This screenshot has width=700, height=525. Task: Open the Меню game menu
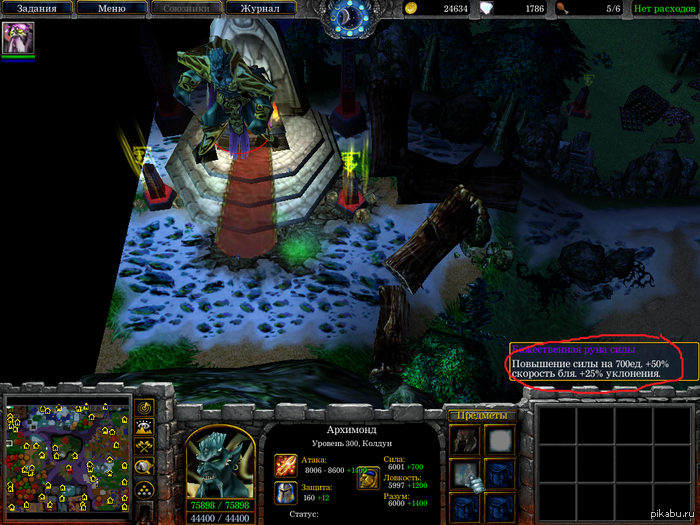[x=112, y=9]
